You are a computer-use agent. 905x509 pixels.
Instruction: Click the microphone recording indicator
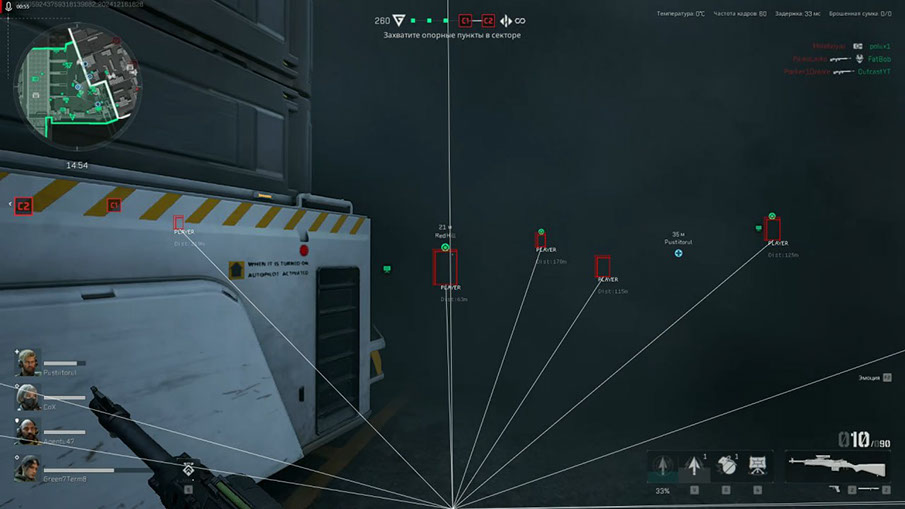pyautogui.click(x=8, y=5)
